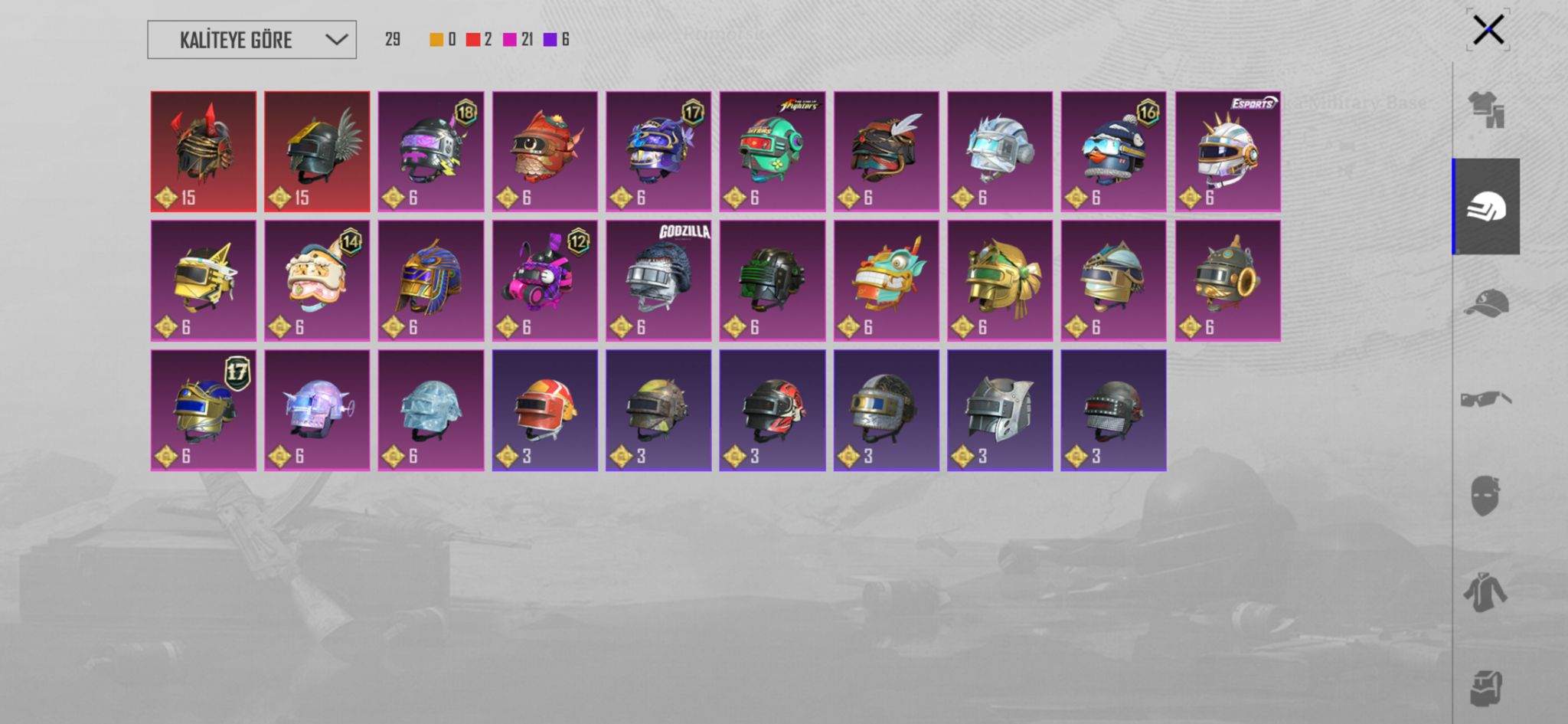Screen dimensions: 1568x724
Task: Choose the blue and gold pharaoh helmet
Action: click(431, 280)
